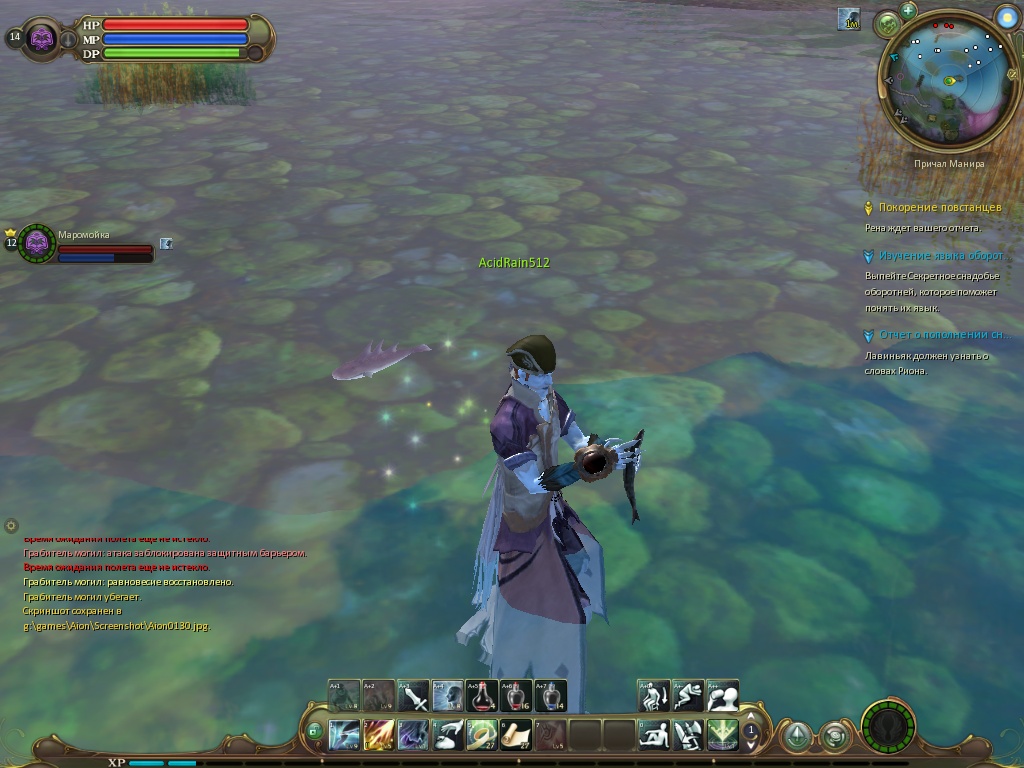1024x768 pixels.
Task: Use the scroll item on the hotbar
Action: coord(516,735)
